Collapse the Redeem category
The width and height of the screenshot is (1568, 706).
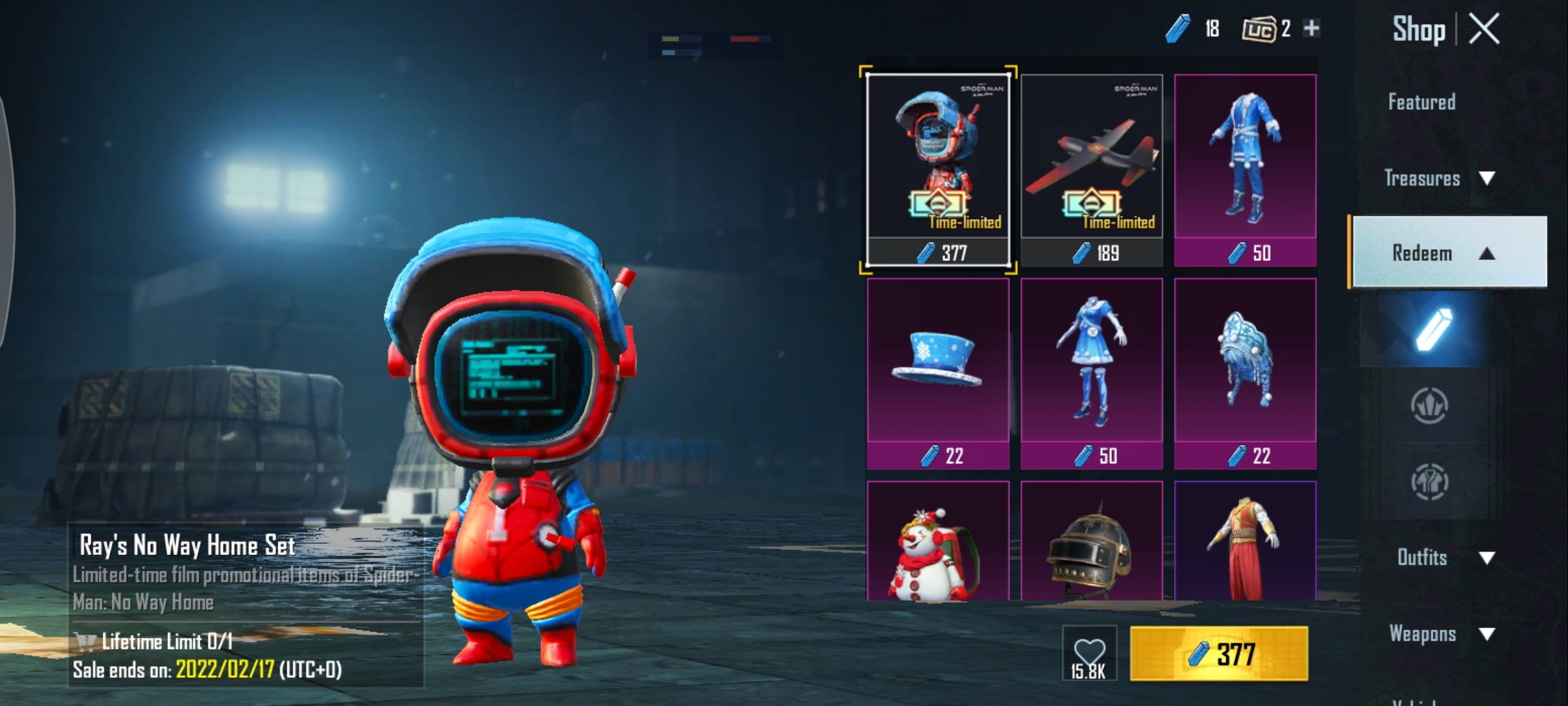tap(1448, 252)
